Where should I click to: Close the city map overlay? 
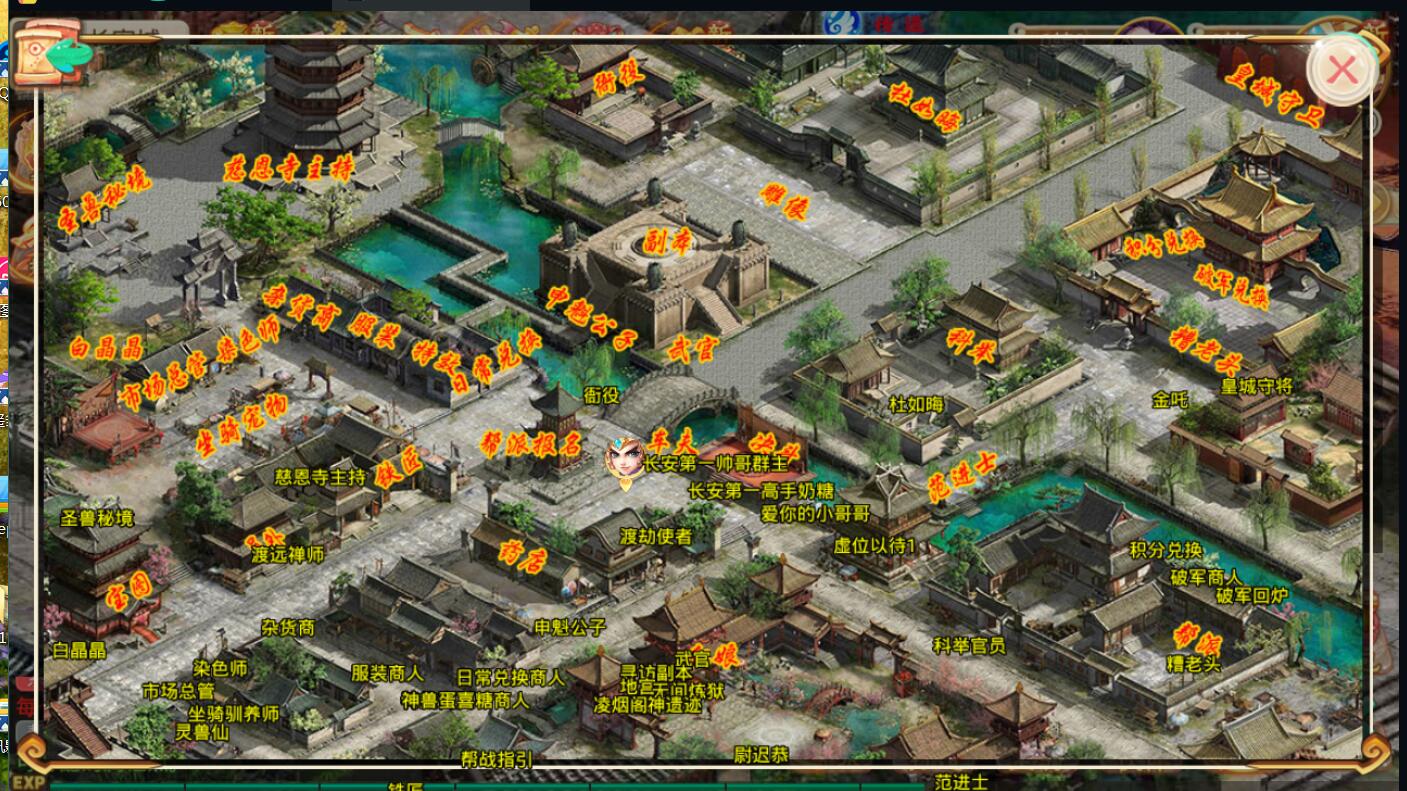[1341, 69]
